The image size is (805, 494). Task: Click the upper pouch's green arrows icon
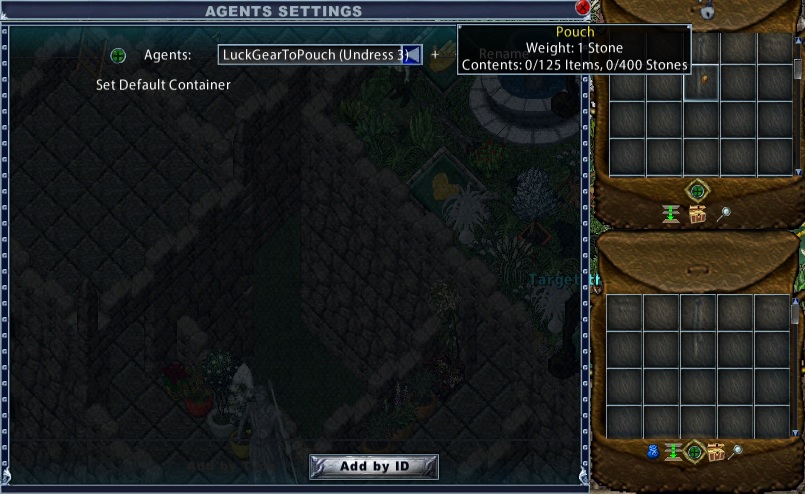(x=671, y=213)
